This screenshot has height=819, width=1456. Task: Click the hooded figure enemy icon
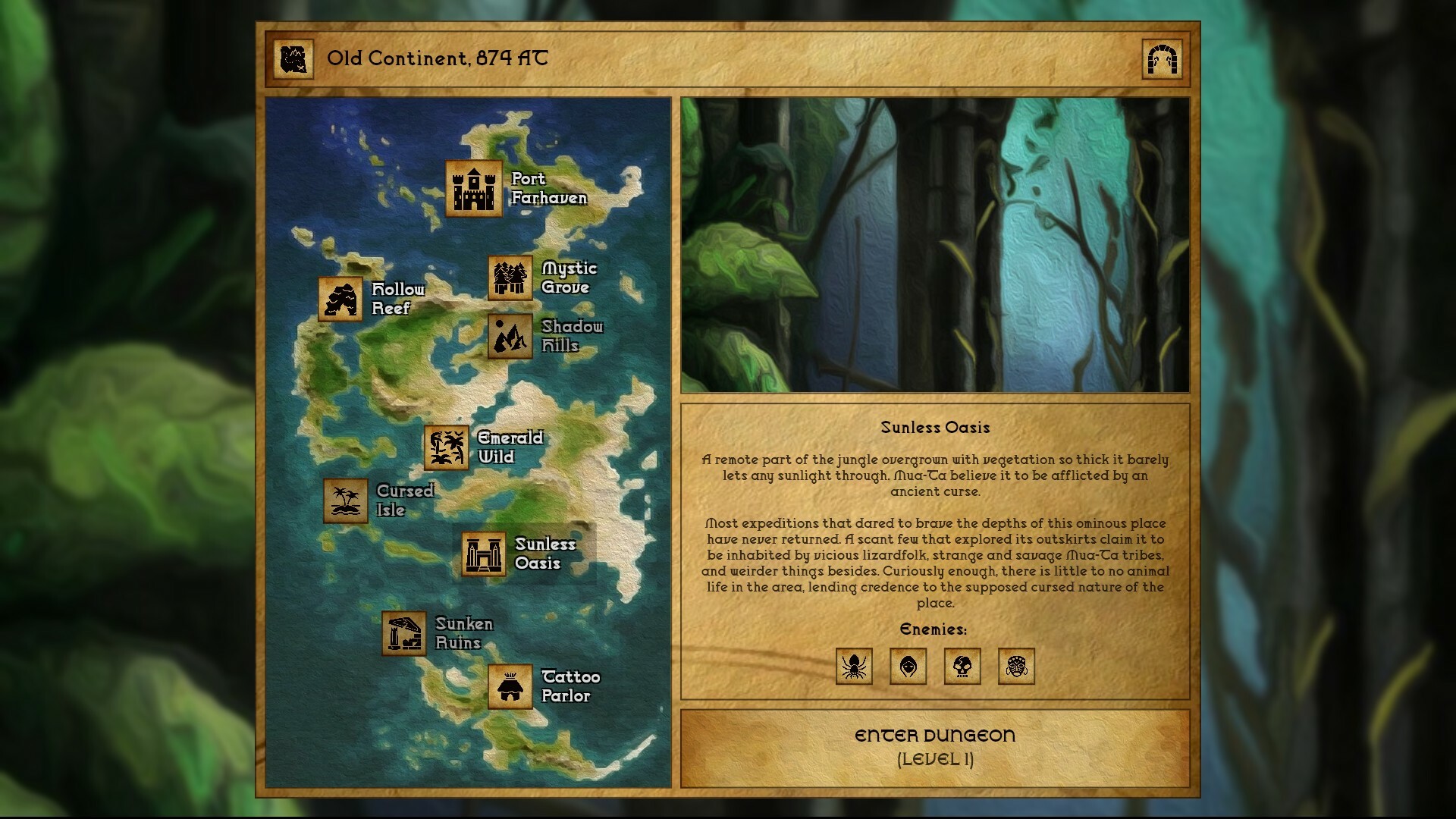point(908,667)
